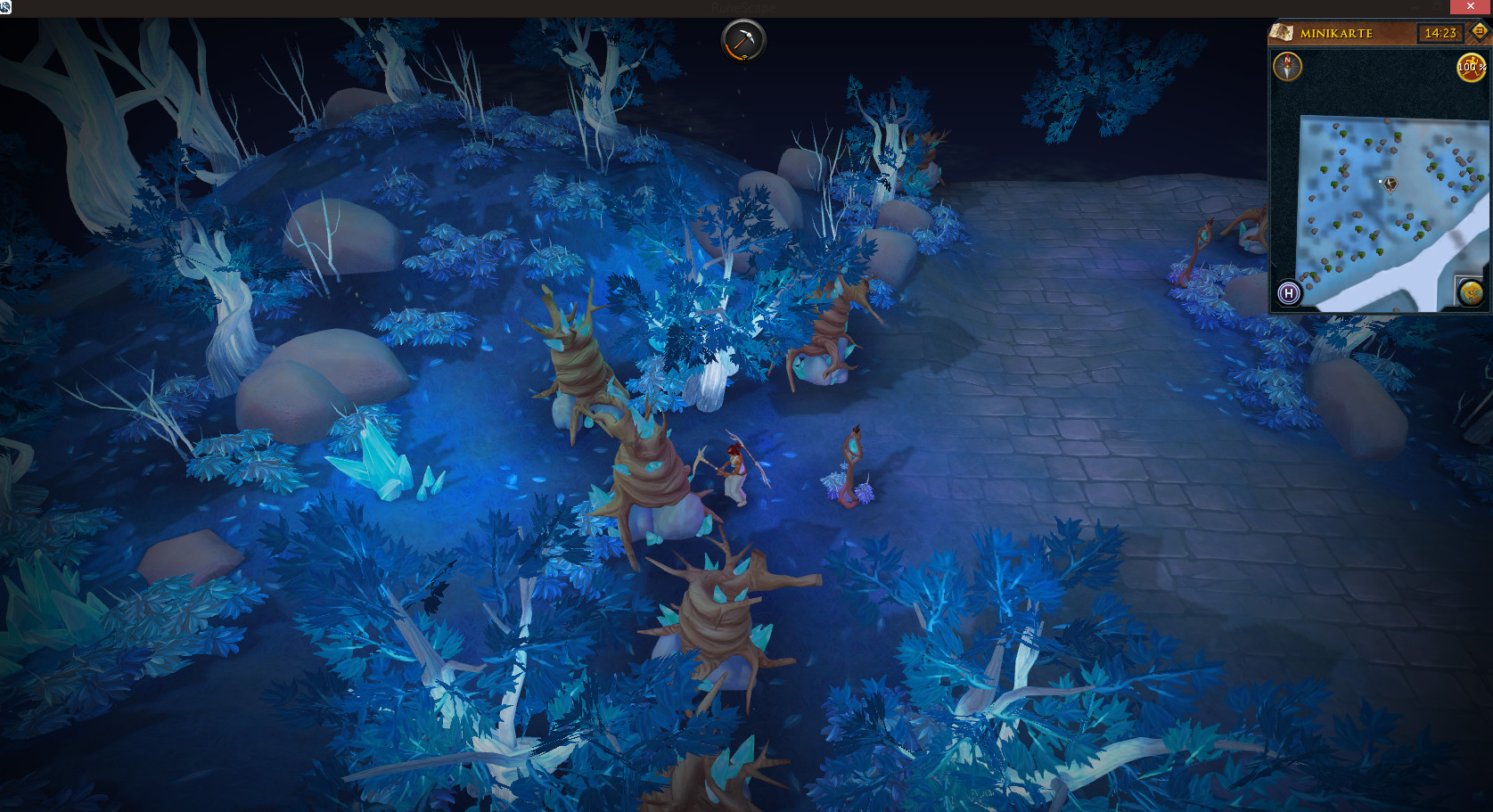Click the mining pickaxe skill progress icon
Screen dimensions: 1493x812
pyautogui.click(x=742, y=41)
